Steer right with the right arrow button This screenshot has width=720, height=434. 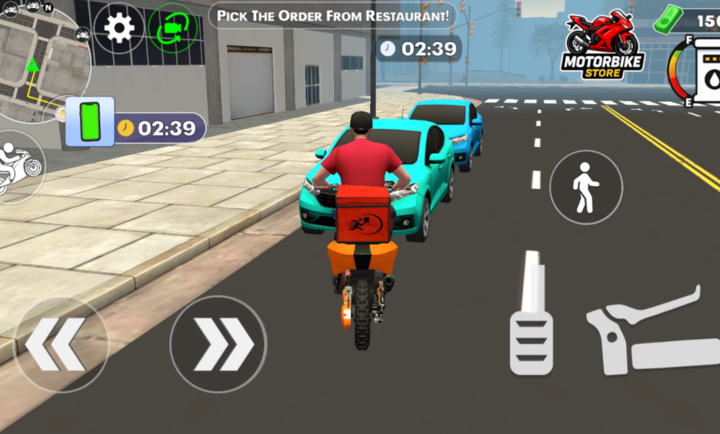click(218, 344)
